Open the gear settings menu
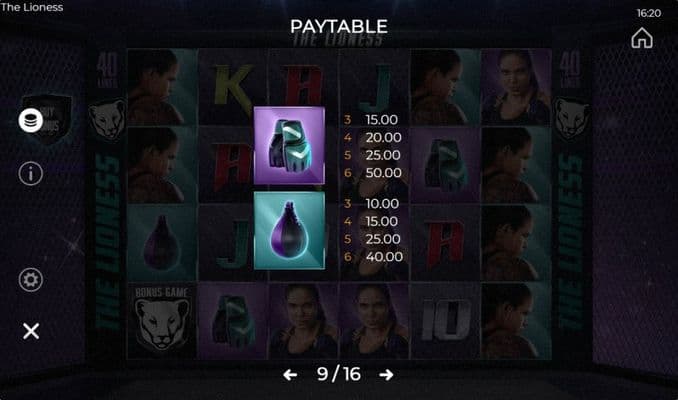The height and width of the screenshot is (400, 678). [x=31, y=280]
